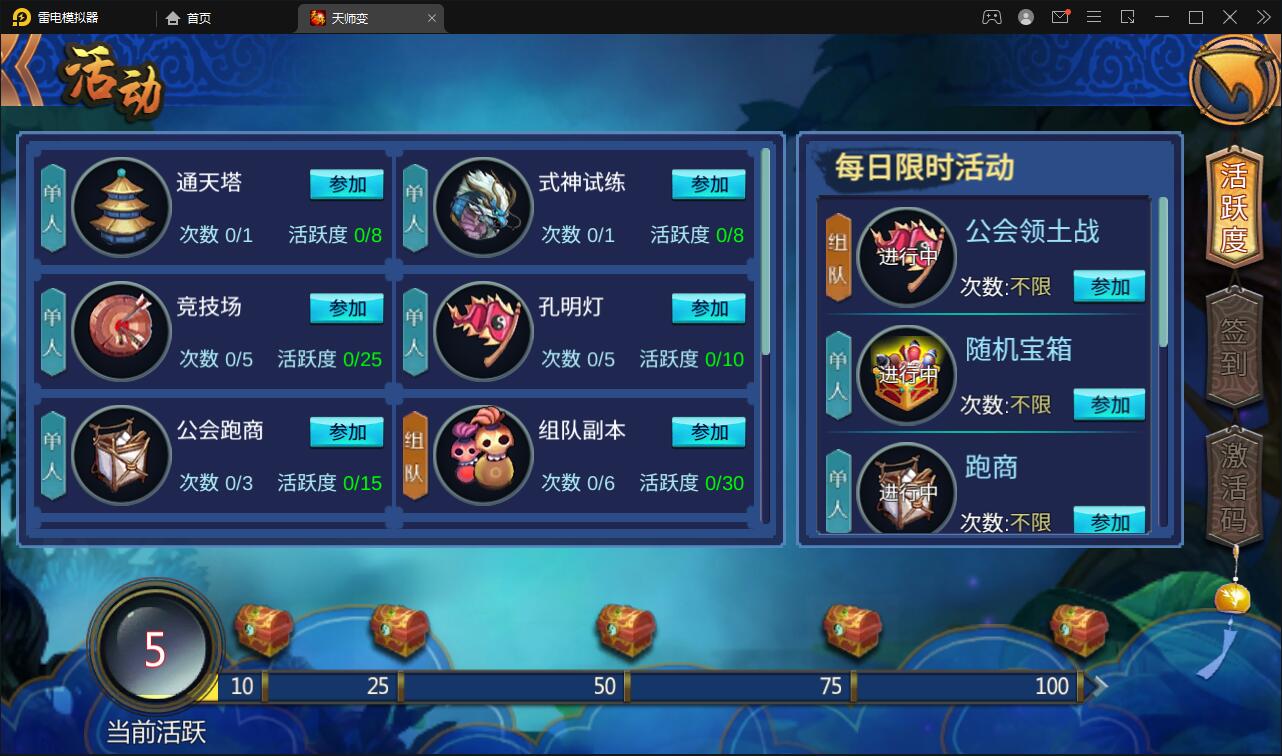Click the 跑商 icon in daily activities
Screen dimensions: 1282x756
pos(905,490)
